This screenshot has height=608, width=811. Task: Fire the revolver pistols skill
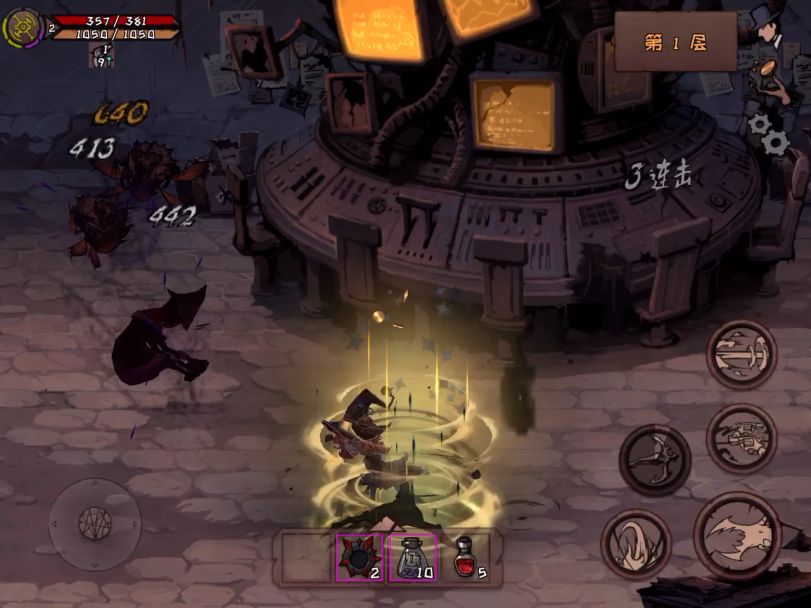(x=742, y=438)
